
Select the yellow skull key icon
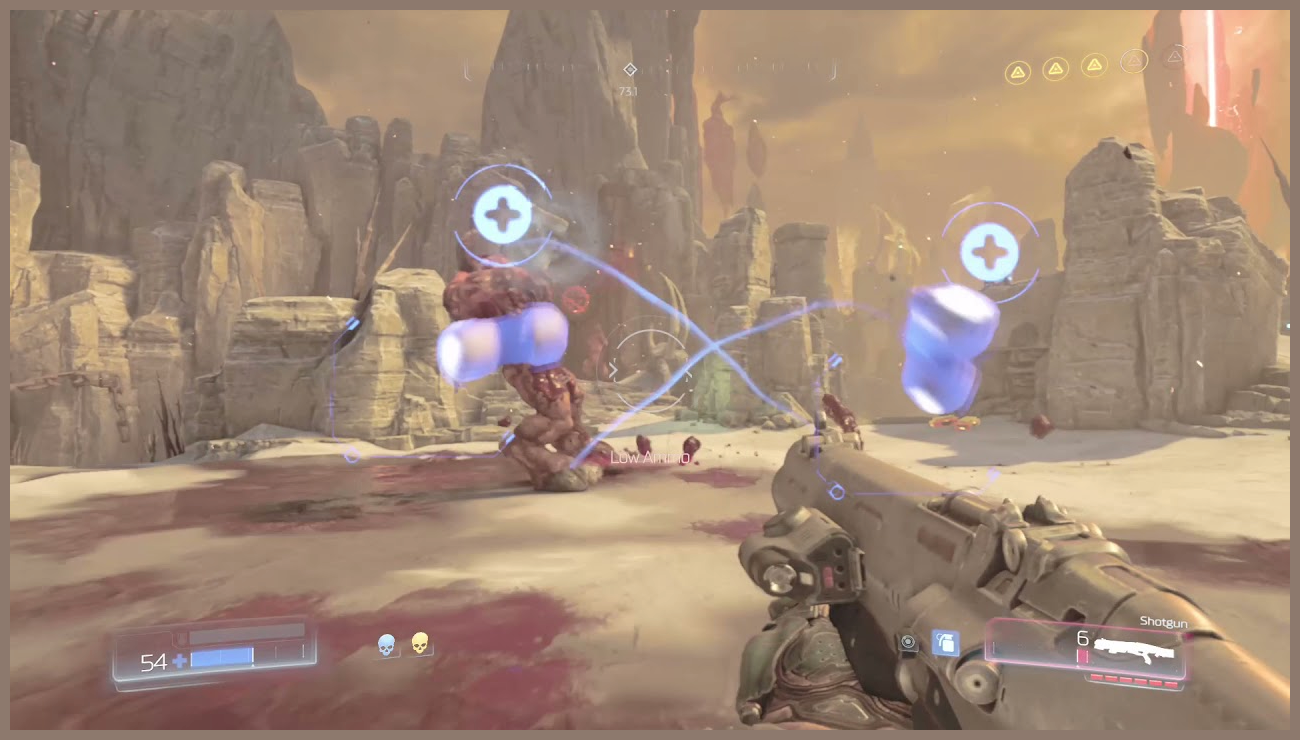click(420, 644)
